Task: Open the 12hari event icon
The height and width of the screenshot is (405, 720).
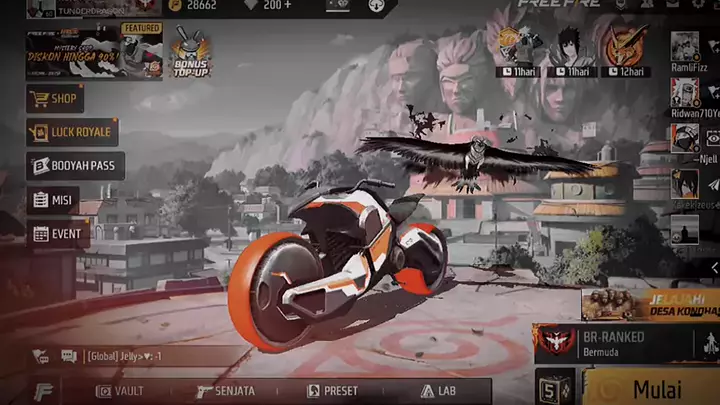Action: [625, 50]
